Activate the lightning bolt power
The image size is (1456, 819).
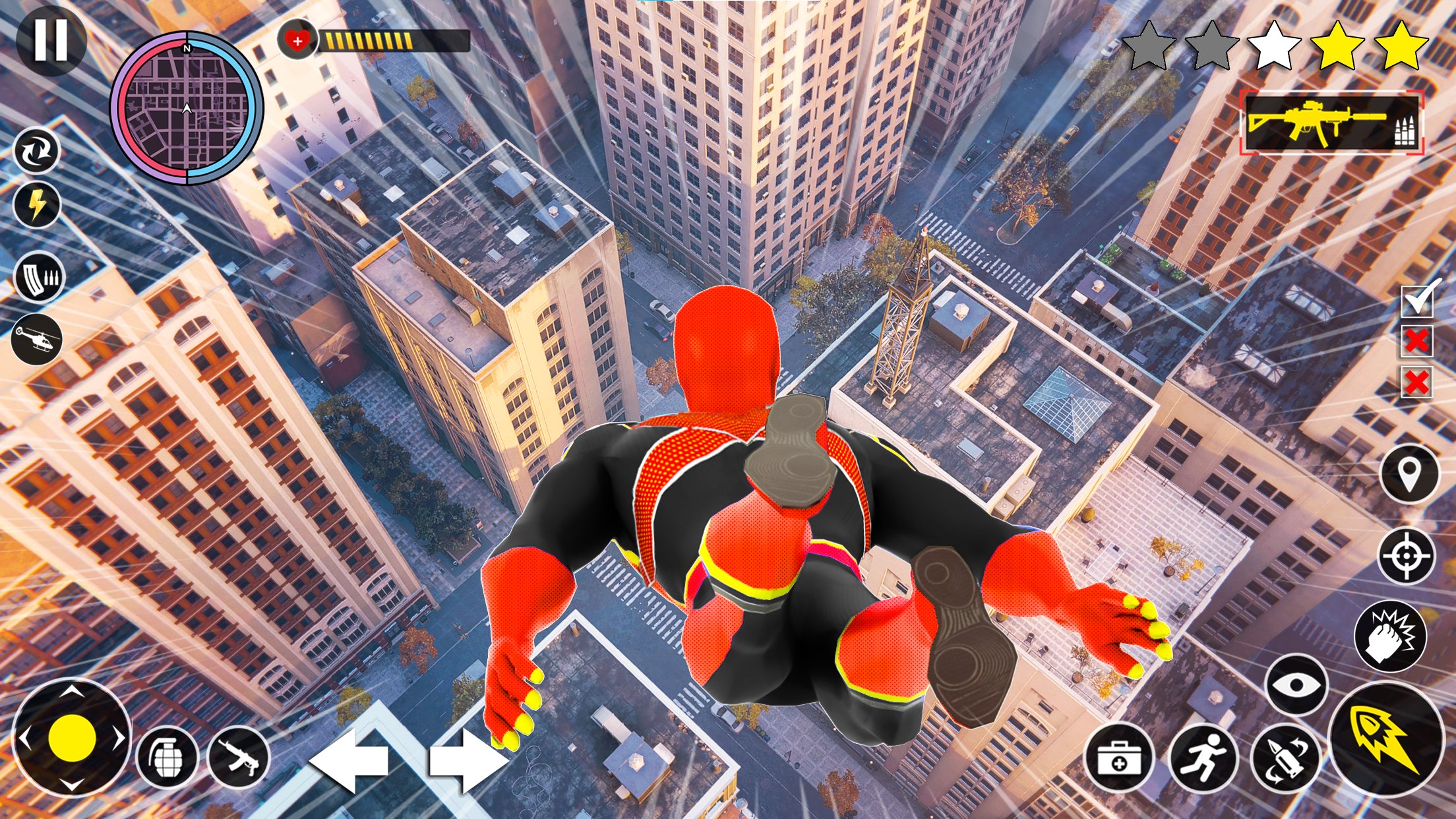[x=37, y=205]
